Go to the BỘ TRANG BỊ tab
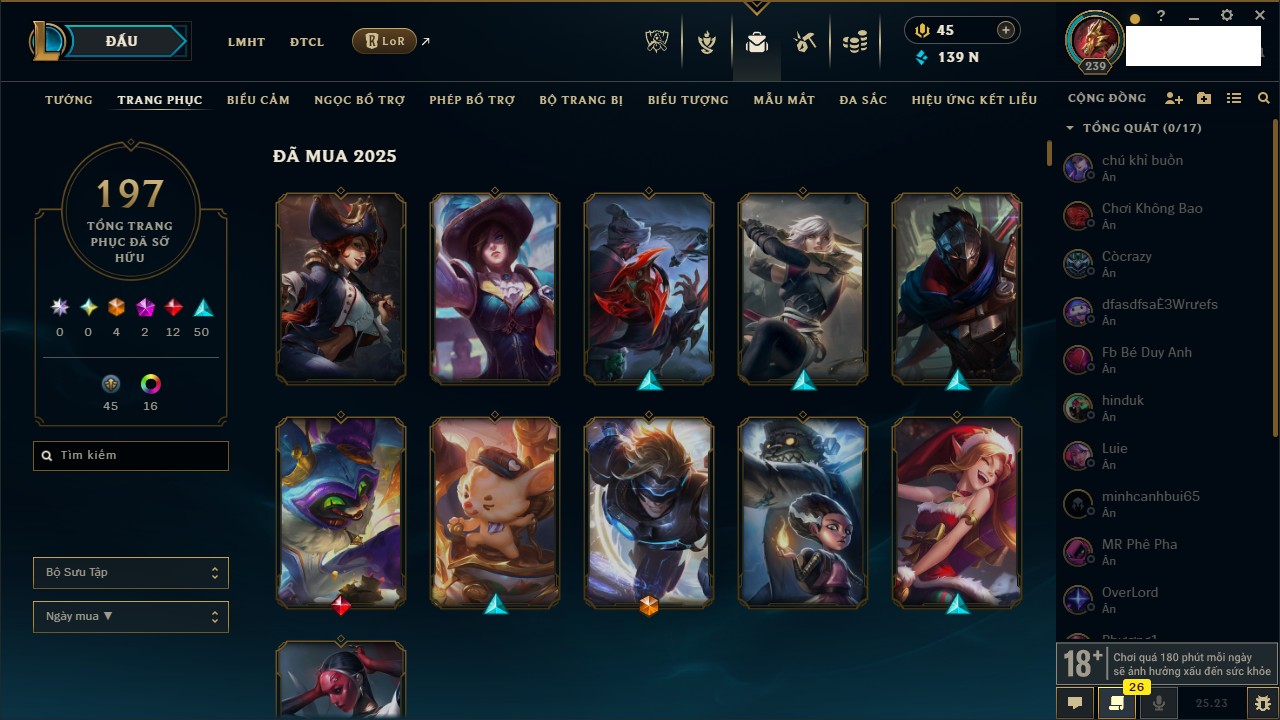 click(581, 100)
